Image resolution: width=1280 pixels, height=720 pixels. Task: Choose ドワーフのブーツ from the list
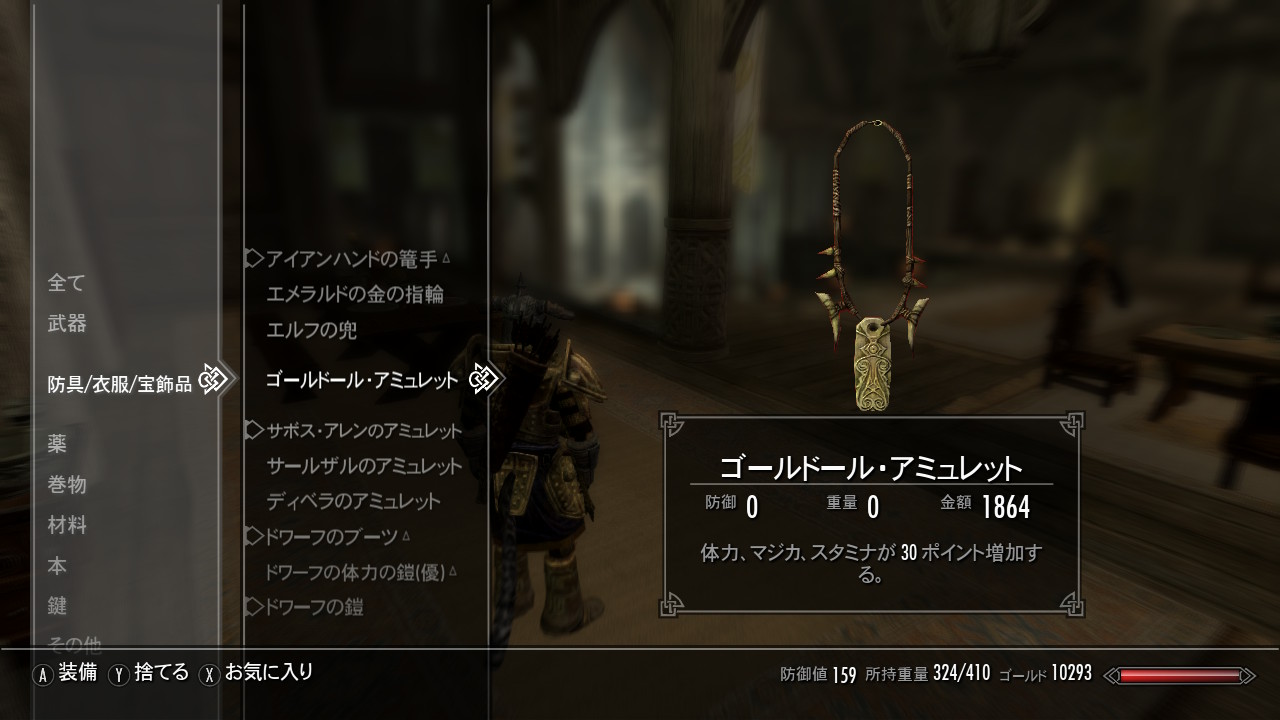pyautogui.click(x=332, y=537)
